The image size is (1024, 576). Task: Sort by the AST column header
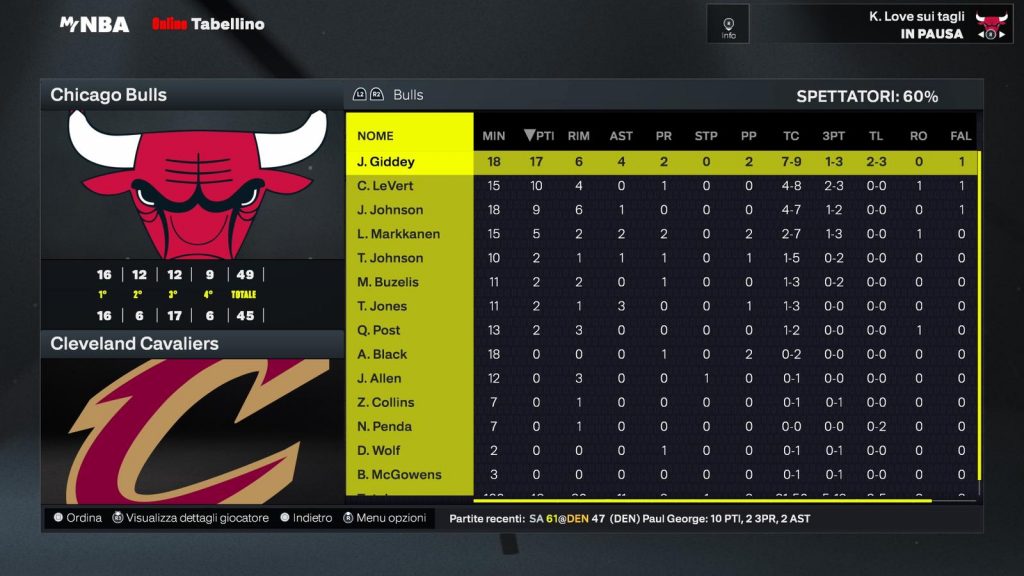[x=621, y=136]
